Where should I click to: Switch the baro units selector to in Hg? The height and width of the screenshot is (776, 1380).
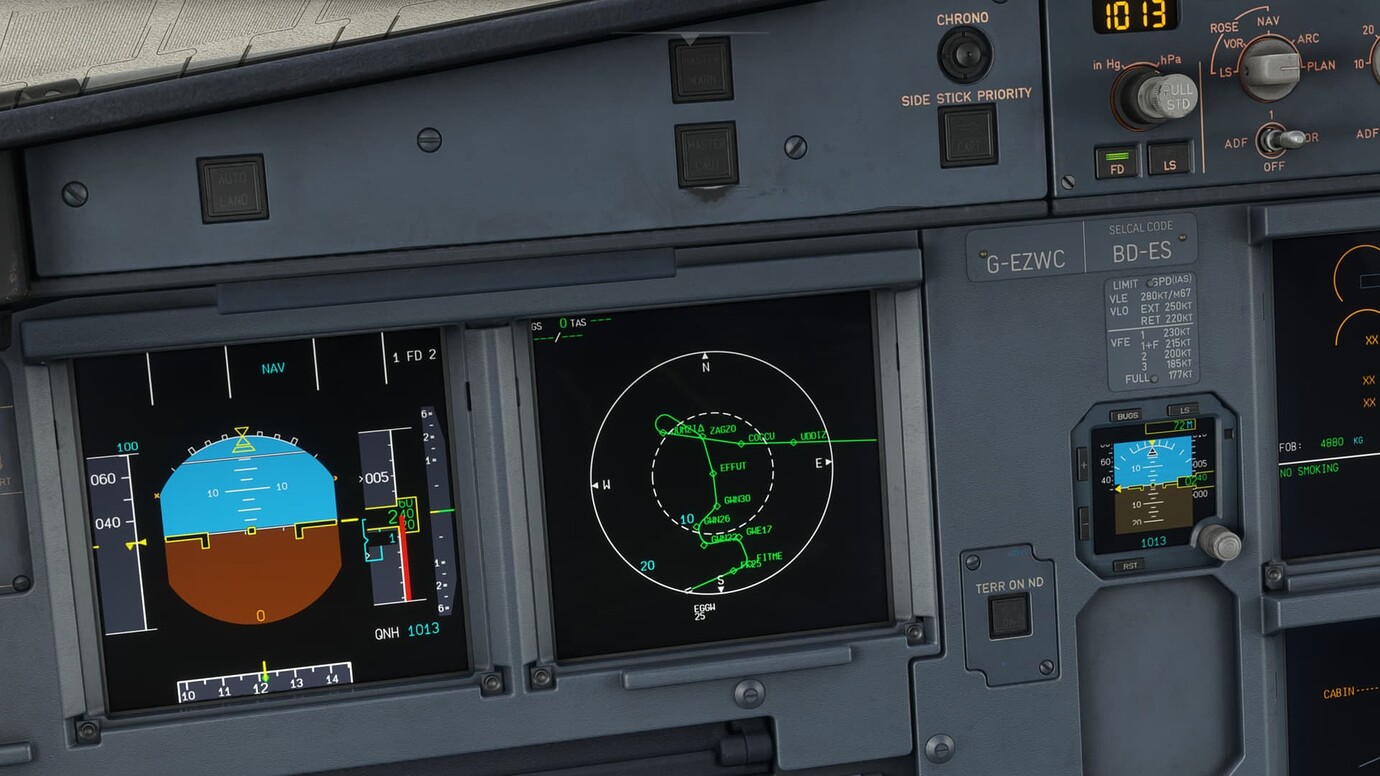[x=1106, y=64]
